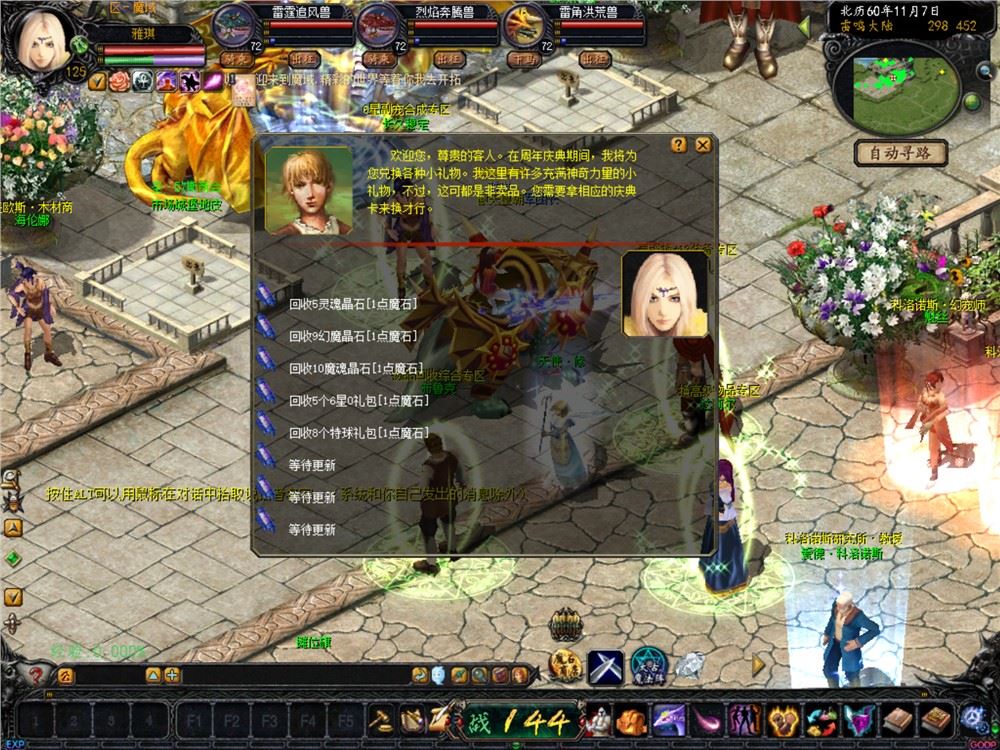Choose 回收5灵魂晶石 exchange option

coord(351,304)
